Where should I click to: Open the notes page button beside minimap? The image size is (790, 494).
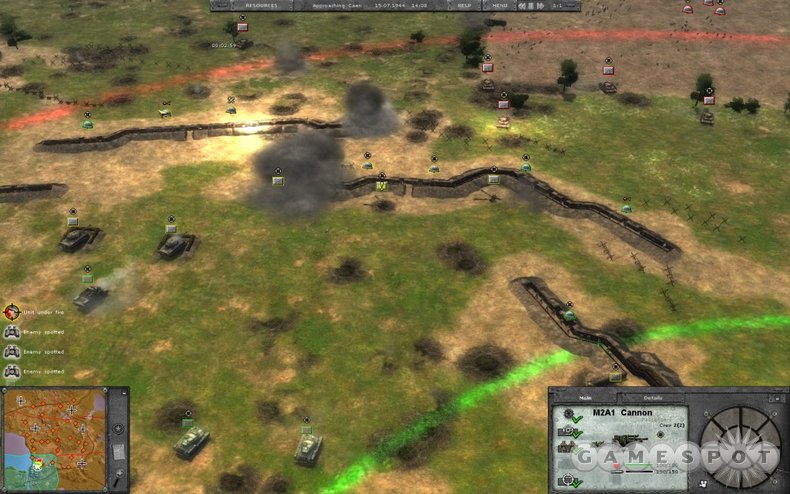click(118, 451)
